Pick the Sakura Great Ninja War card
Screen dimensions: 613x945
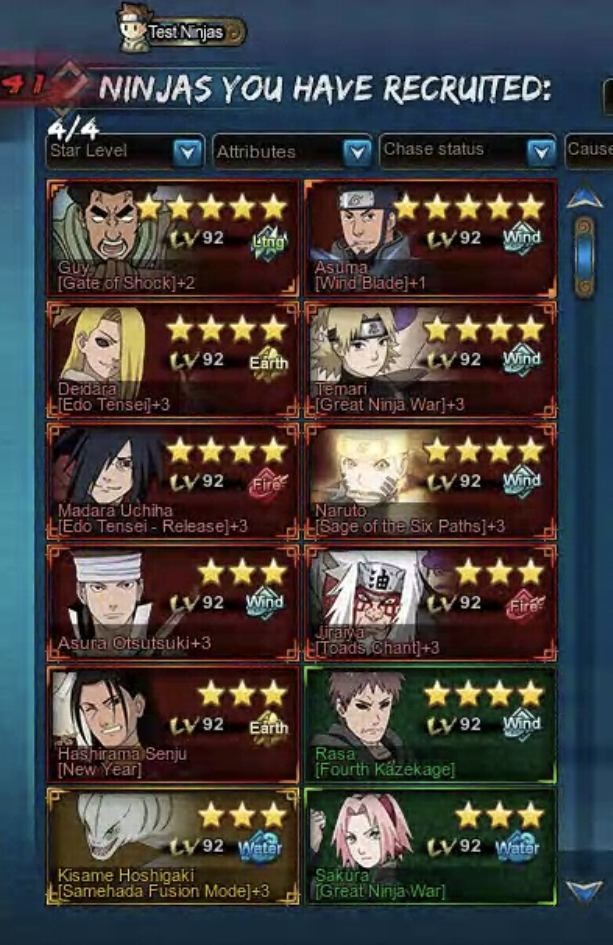(430, 846)
